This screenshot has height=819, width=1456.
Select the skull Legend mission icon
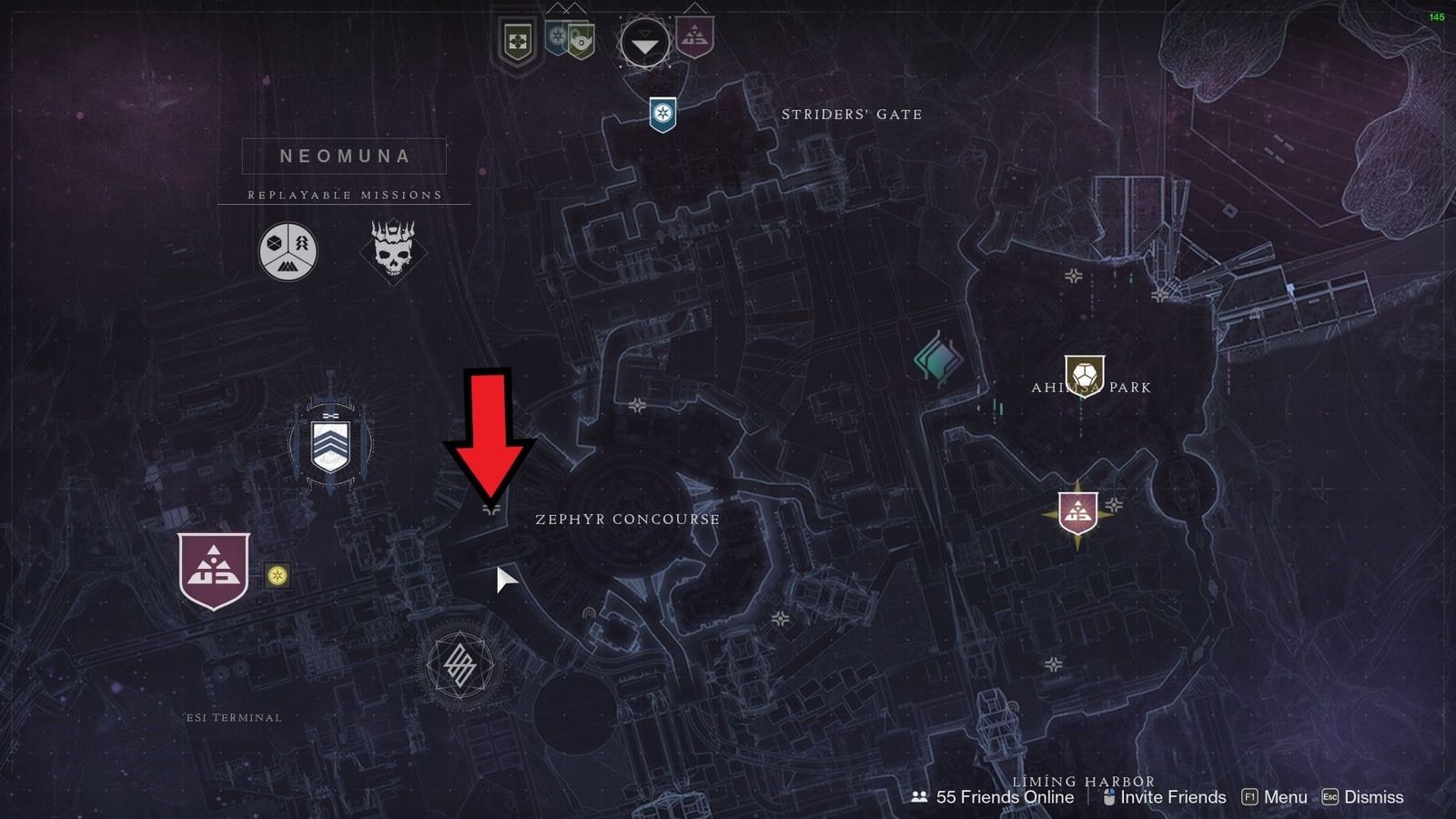tap(391, 252)
